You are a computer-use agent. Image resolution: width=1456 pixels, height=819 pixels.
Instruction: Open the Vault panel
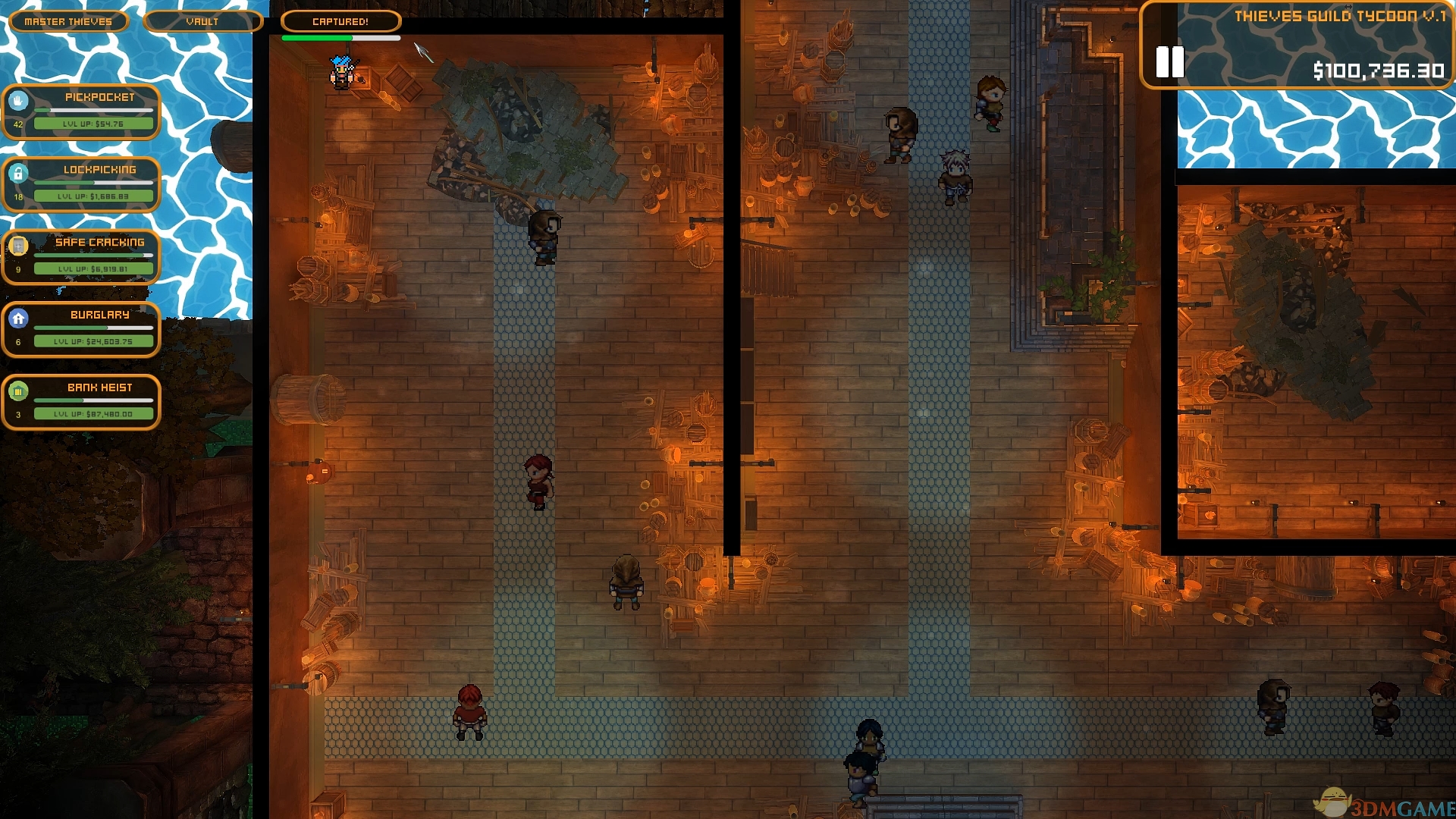pyautogui.click(x=202, y=21)
